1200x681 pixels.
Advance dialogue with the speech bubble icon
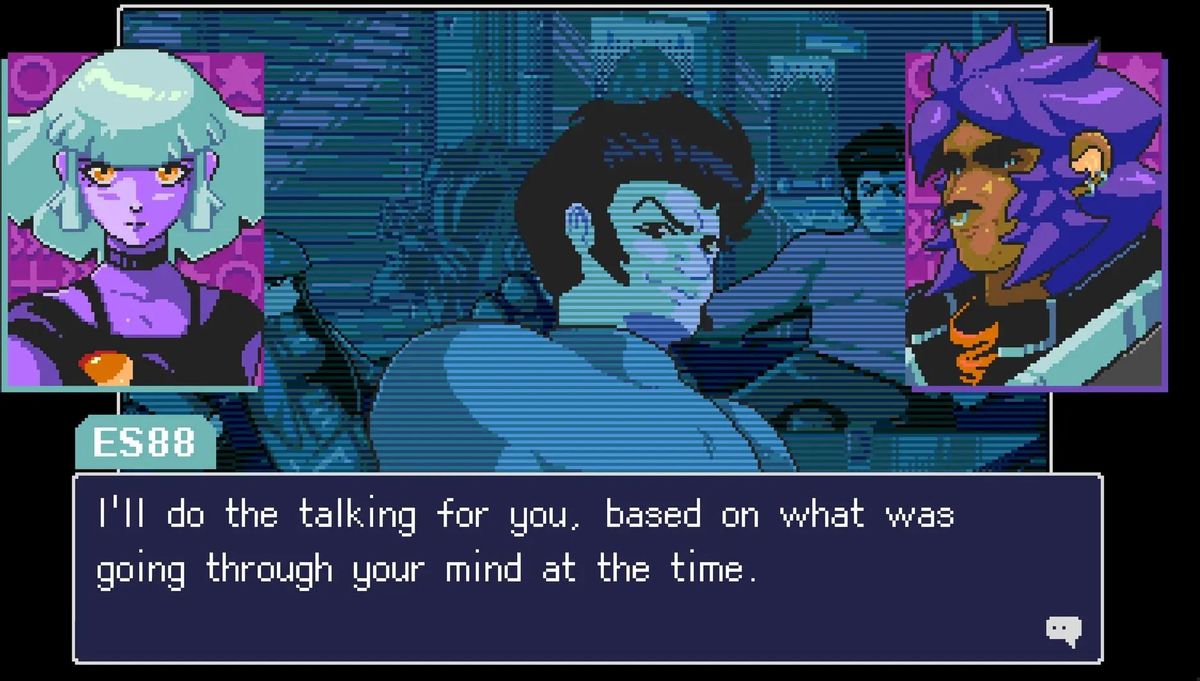[x=1063, y=630]
